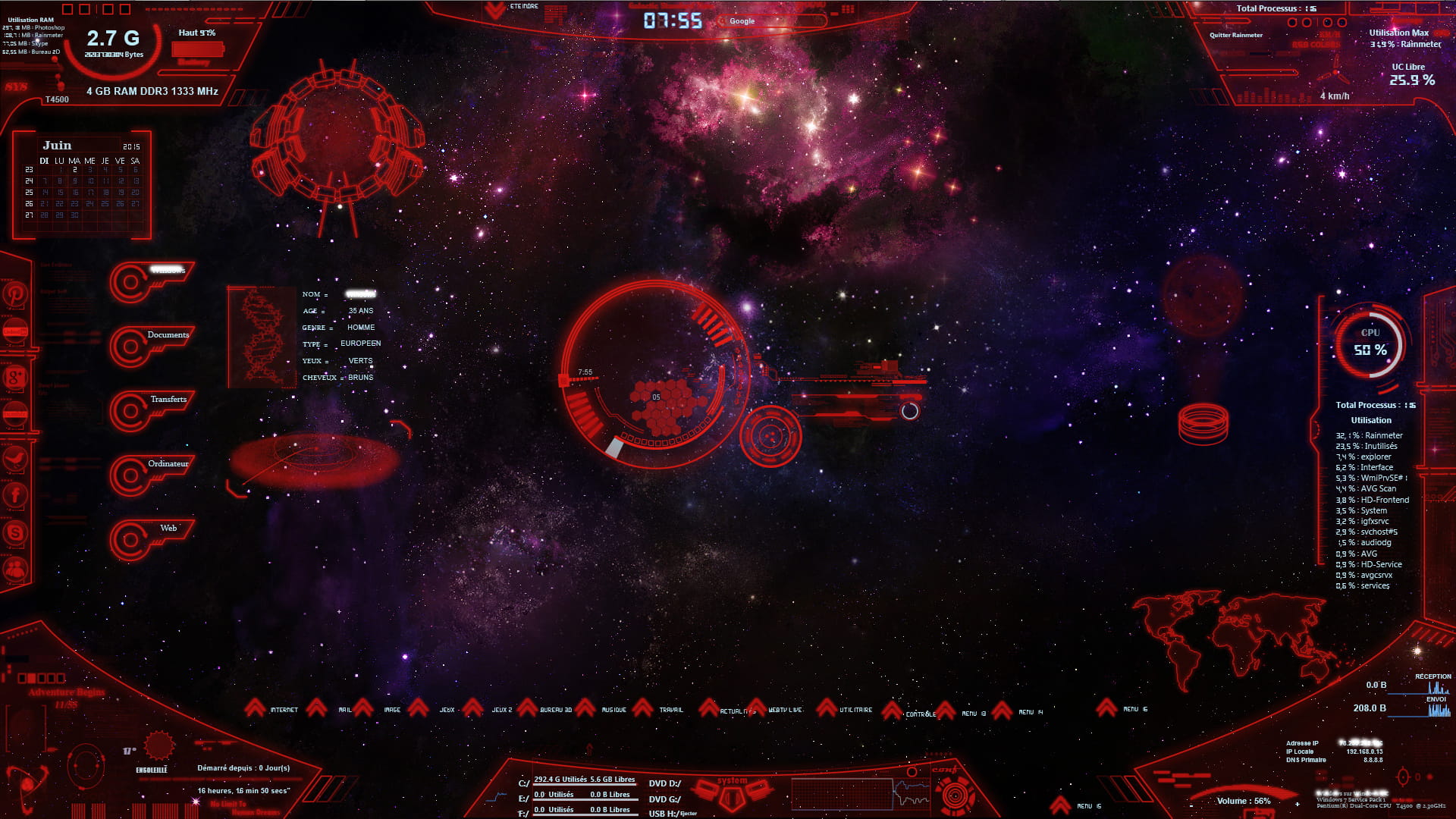Open the DVD D:/ drive

pyautogui.click(x=664, y=783)
